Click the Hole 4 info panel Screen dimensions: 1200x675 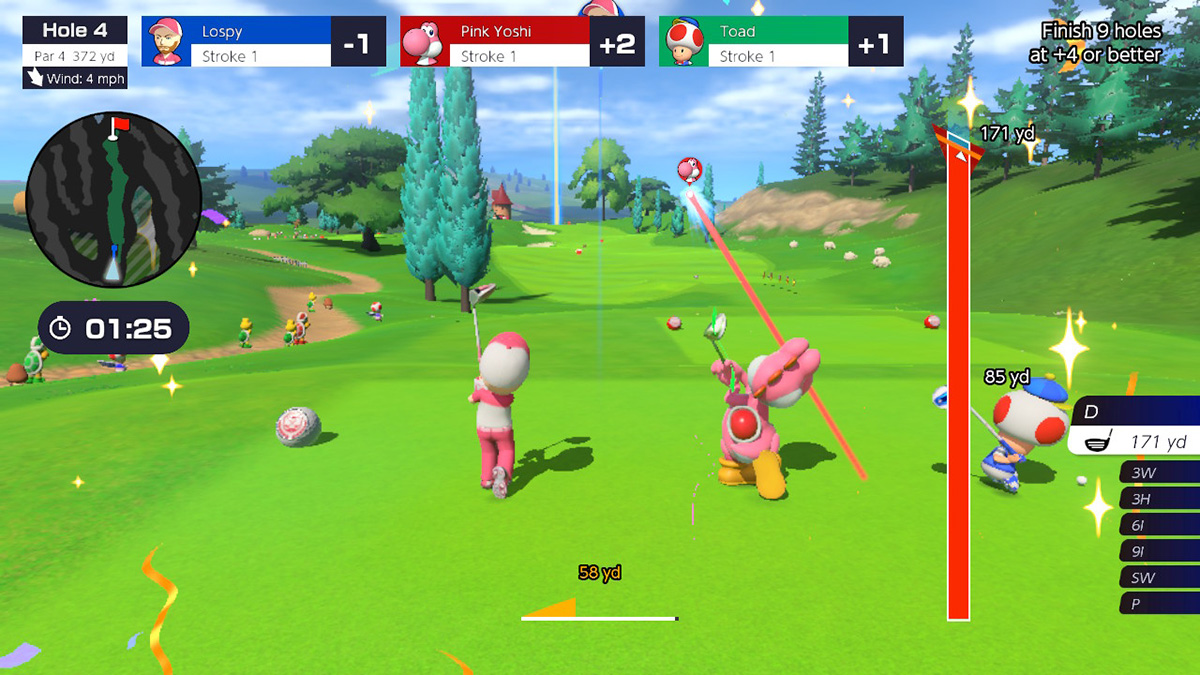tap(75, 52)
